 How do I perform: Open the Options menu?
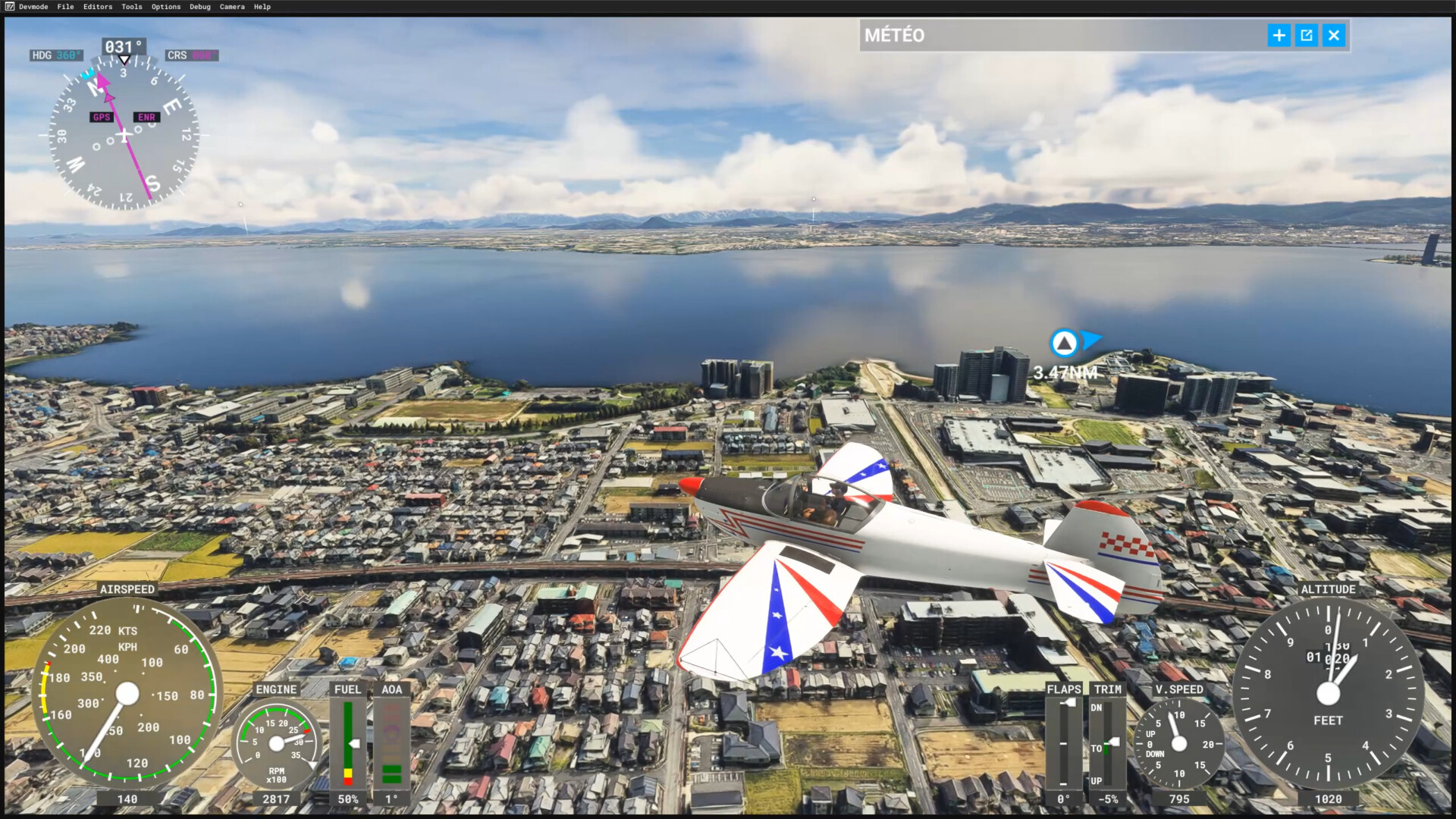pos(166,7)
